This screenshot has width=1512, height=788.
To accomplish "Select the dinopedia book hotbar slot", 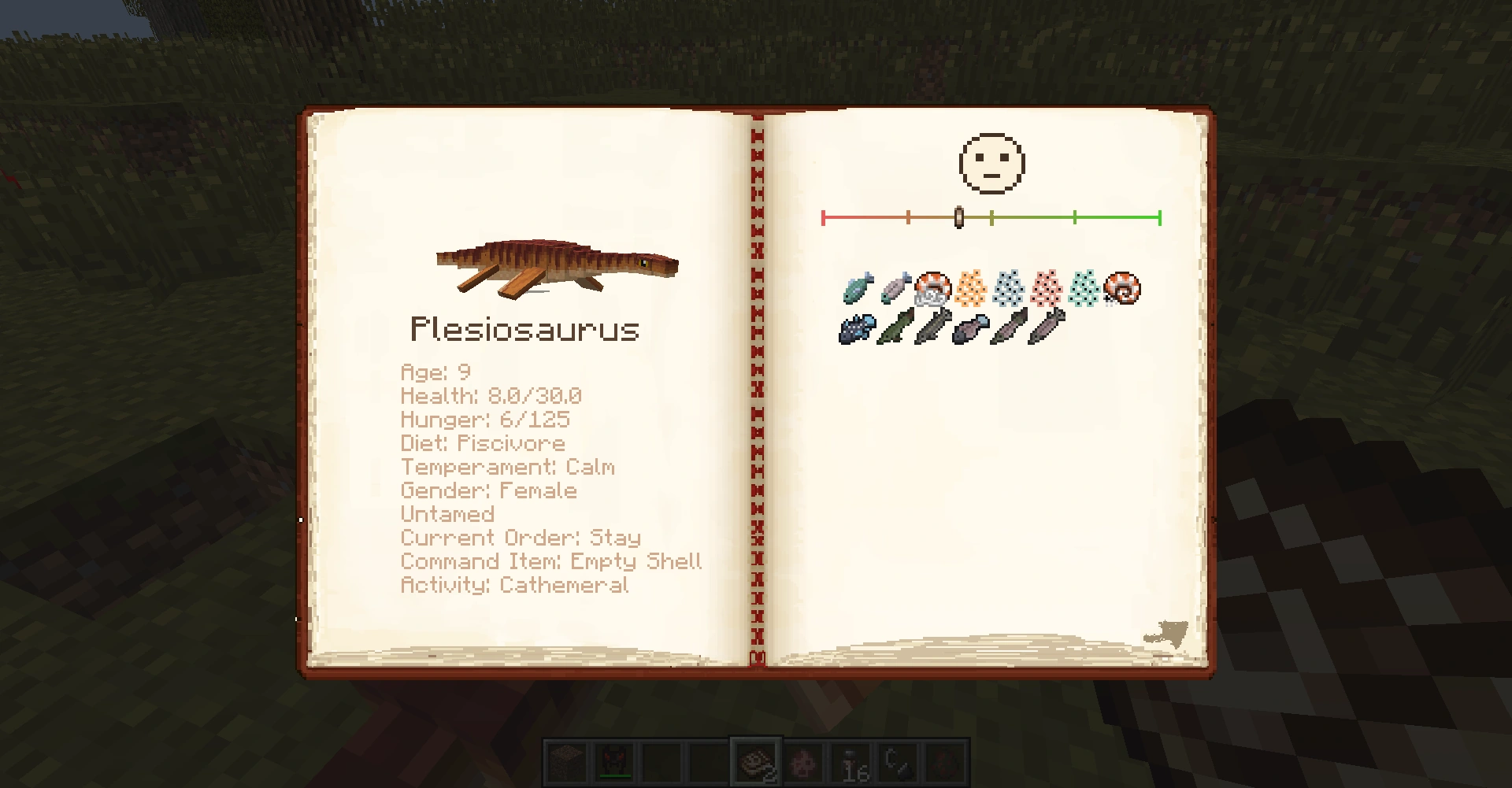I will click(756, 762).
